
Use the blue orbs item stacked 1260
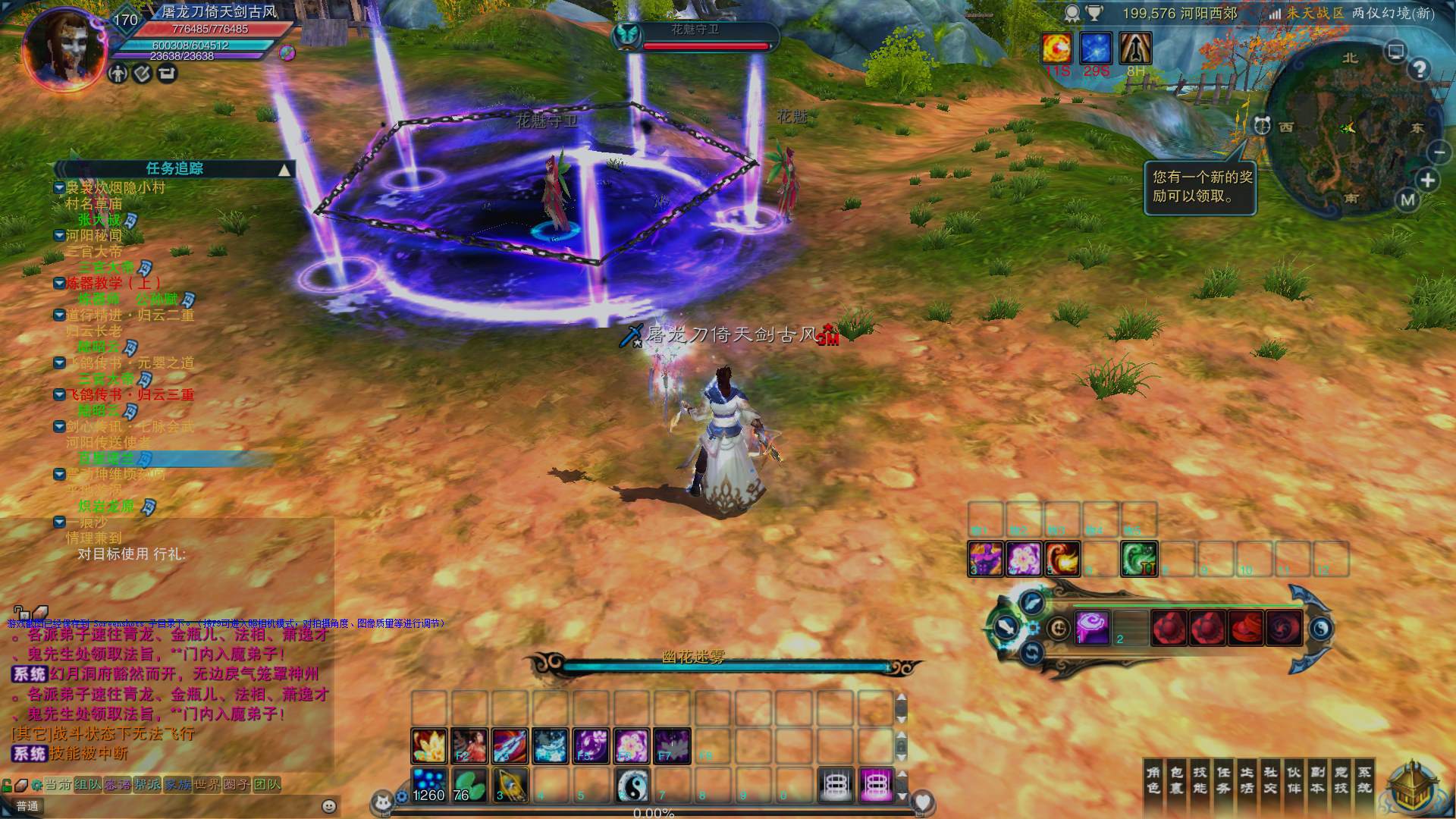[x=428, y=786]
